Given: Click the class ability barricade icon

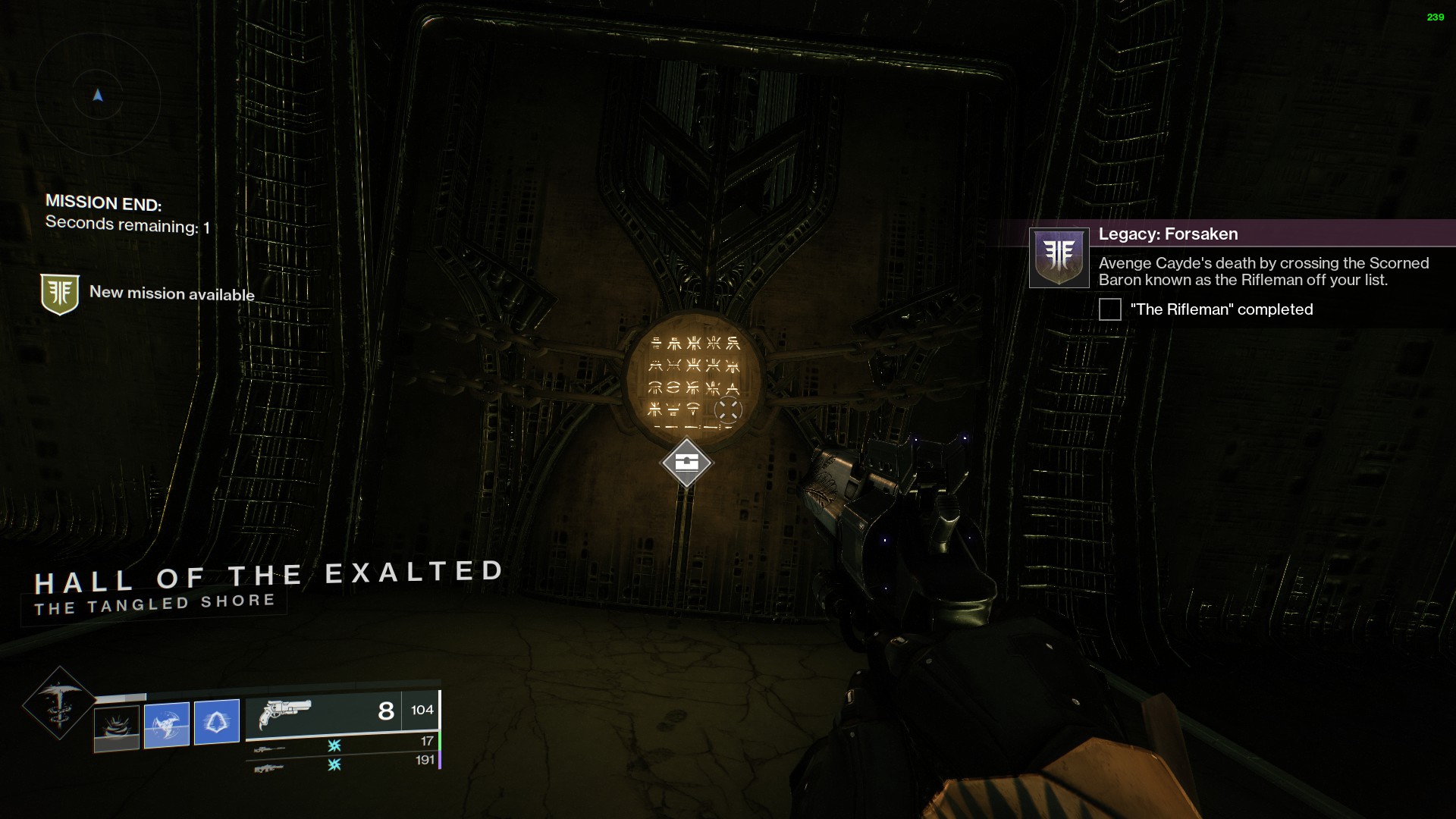Looking at the screenshot, I should tap(216, 721).
